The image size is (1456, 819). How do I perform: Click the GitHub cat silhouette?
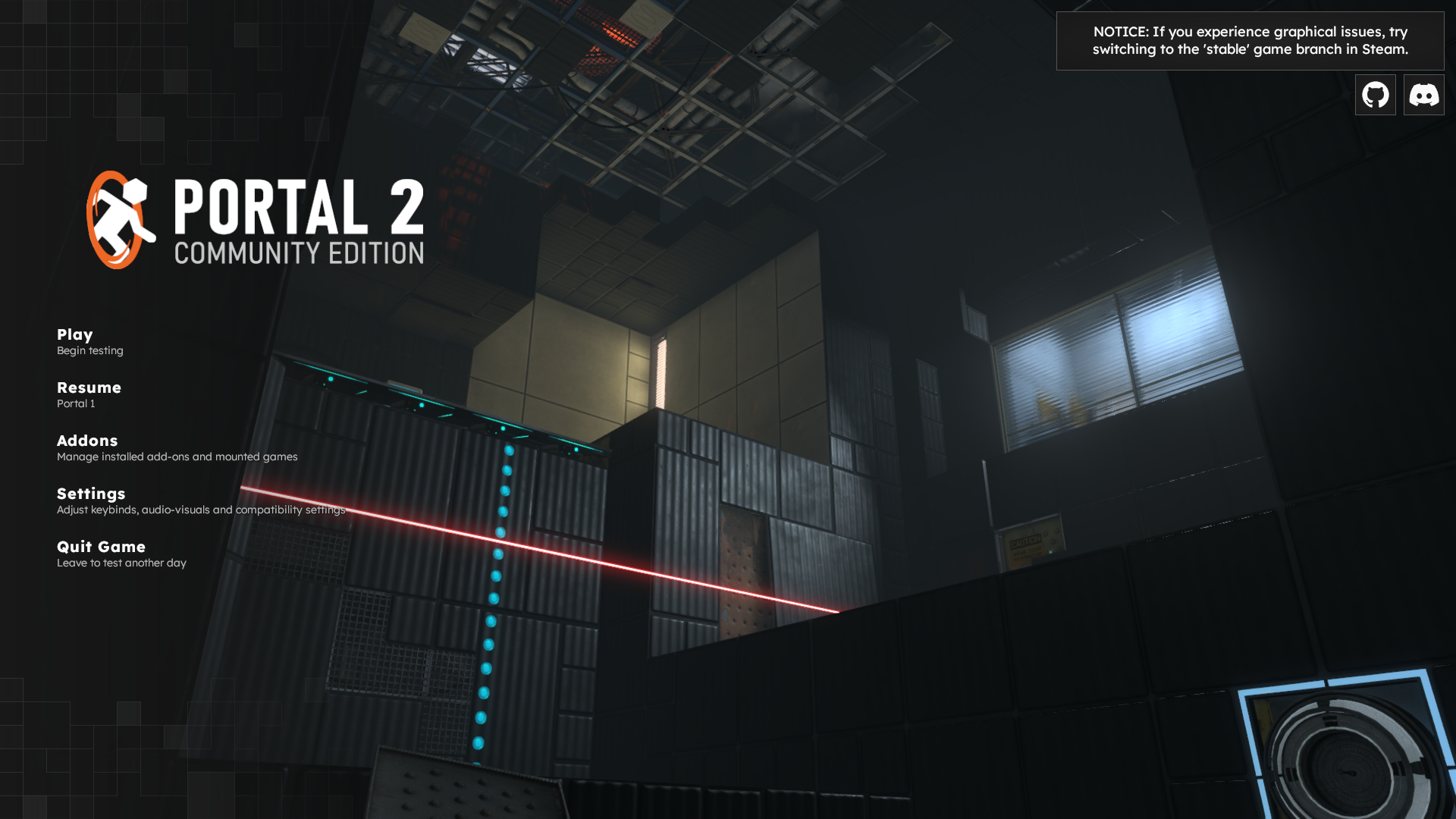(x=1375, y=94)
